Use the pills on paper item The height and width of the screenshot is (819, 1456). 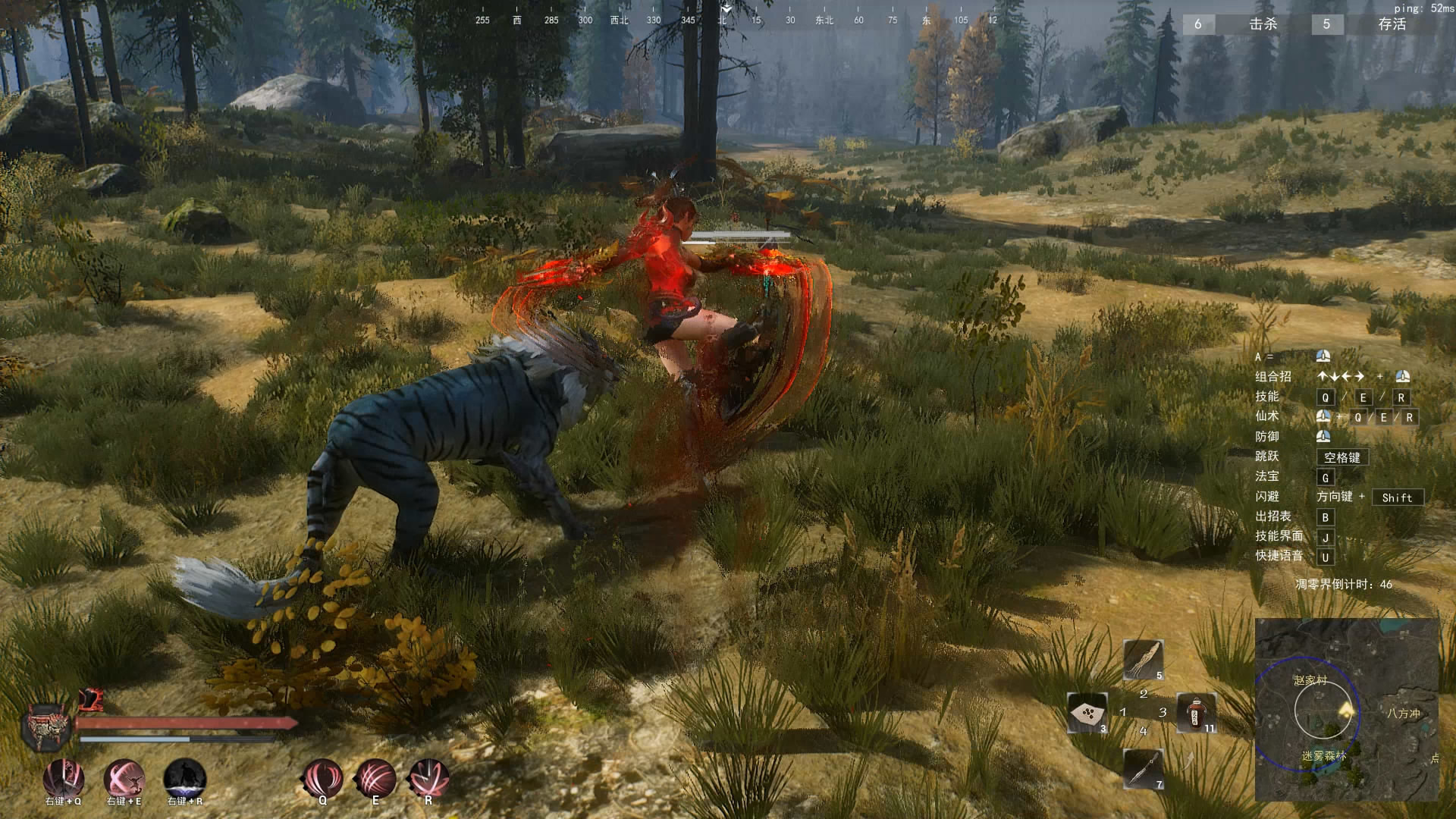pyautogui.click(x=1087, y=713)
